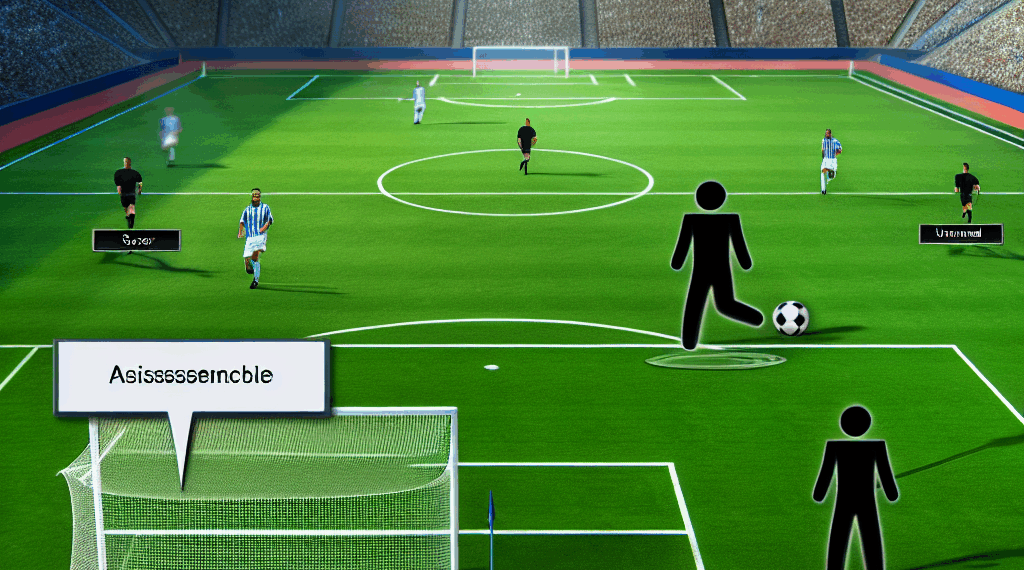
Task: Select the dark "Unnamed" player name tag
Action: [x=960, y=234]
